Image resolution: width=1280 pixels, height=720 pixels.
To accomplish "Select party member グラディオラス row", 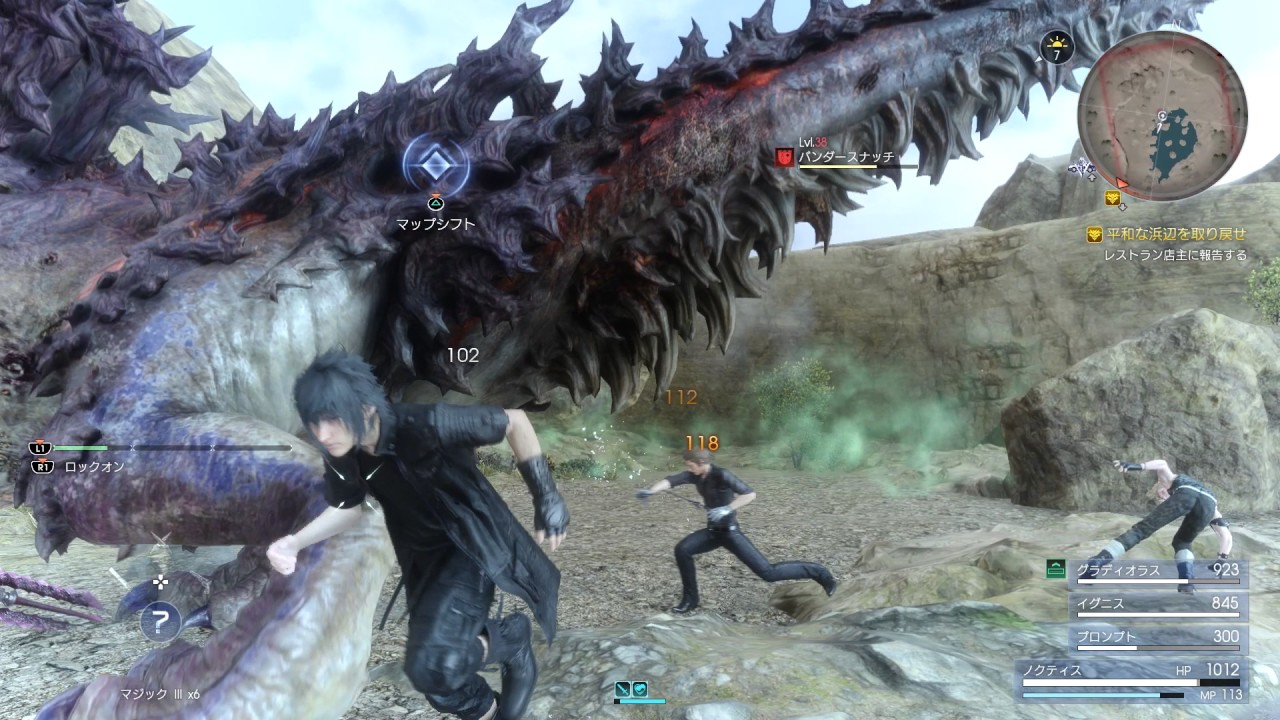I will point(1158,571).
